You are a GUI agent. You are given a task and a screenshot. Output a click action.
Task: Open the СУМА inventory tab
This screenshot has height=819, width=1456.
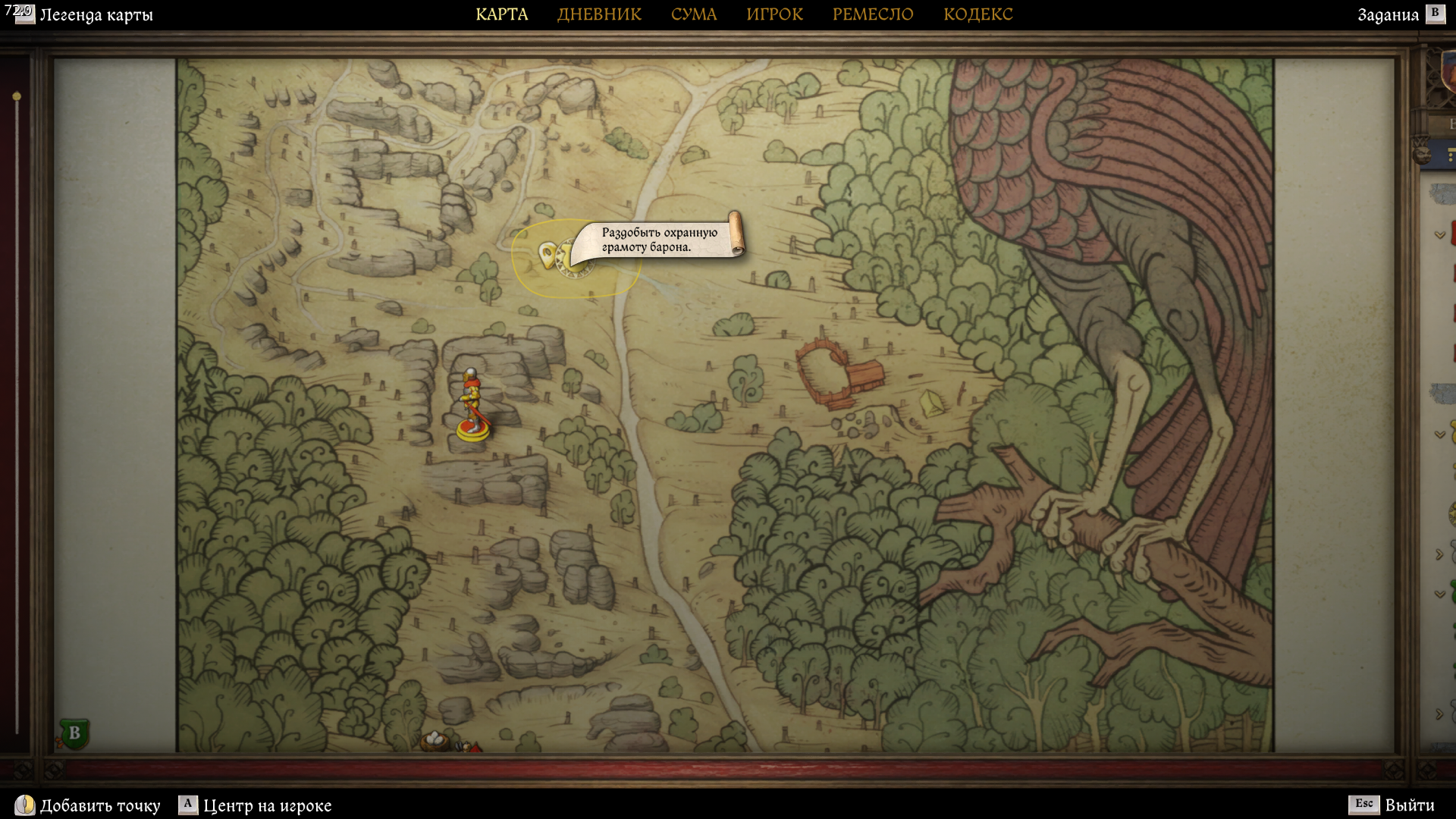(x=693, y=14)
